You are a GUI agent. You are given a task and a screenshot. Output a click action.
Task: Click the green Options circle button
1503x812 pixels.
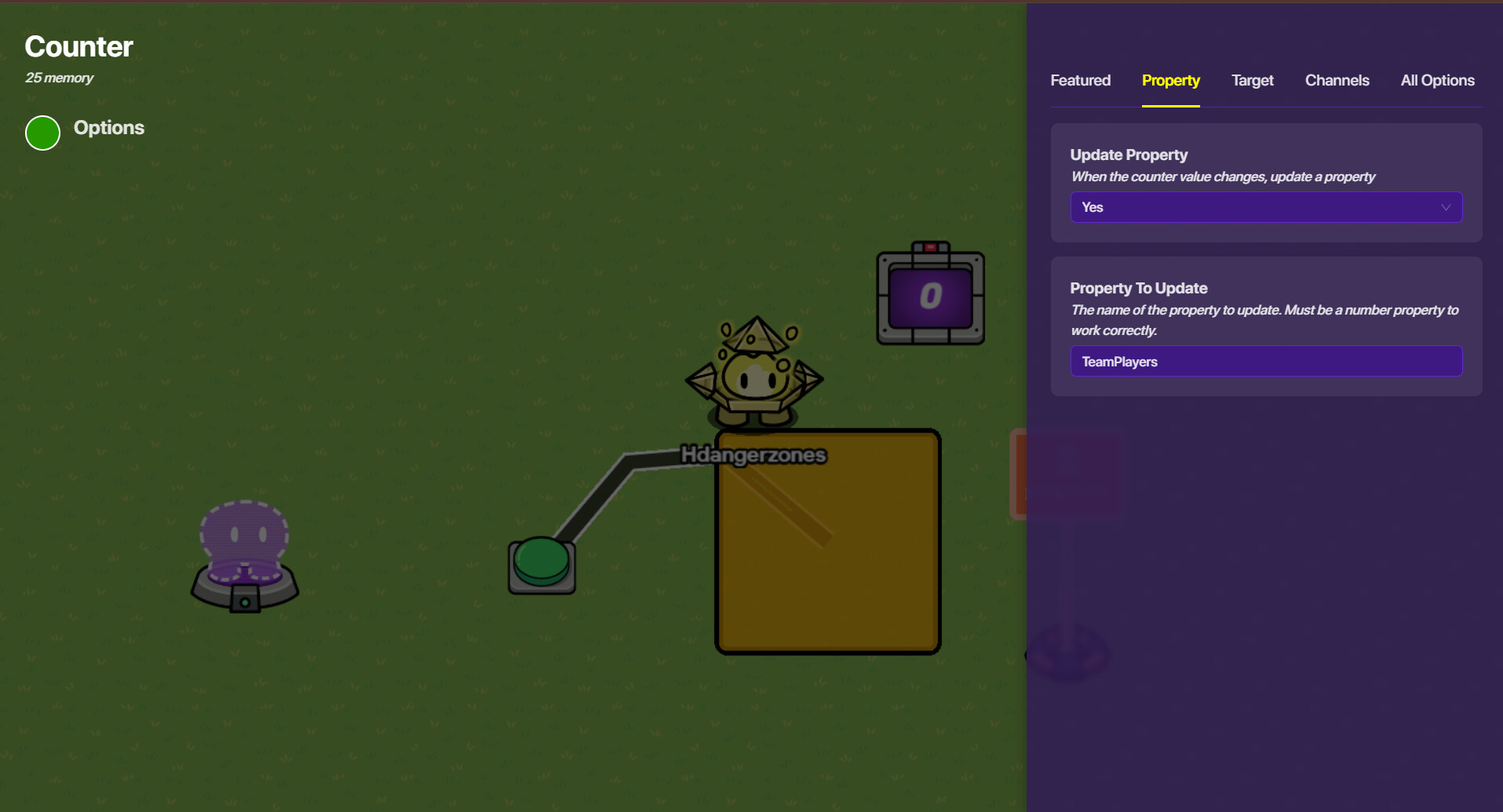(x=43, y=133)
